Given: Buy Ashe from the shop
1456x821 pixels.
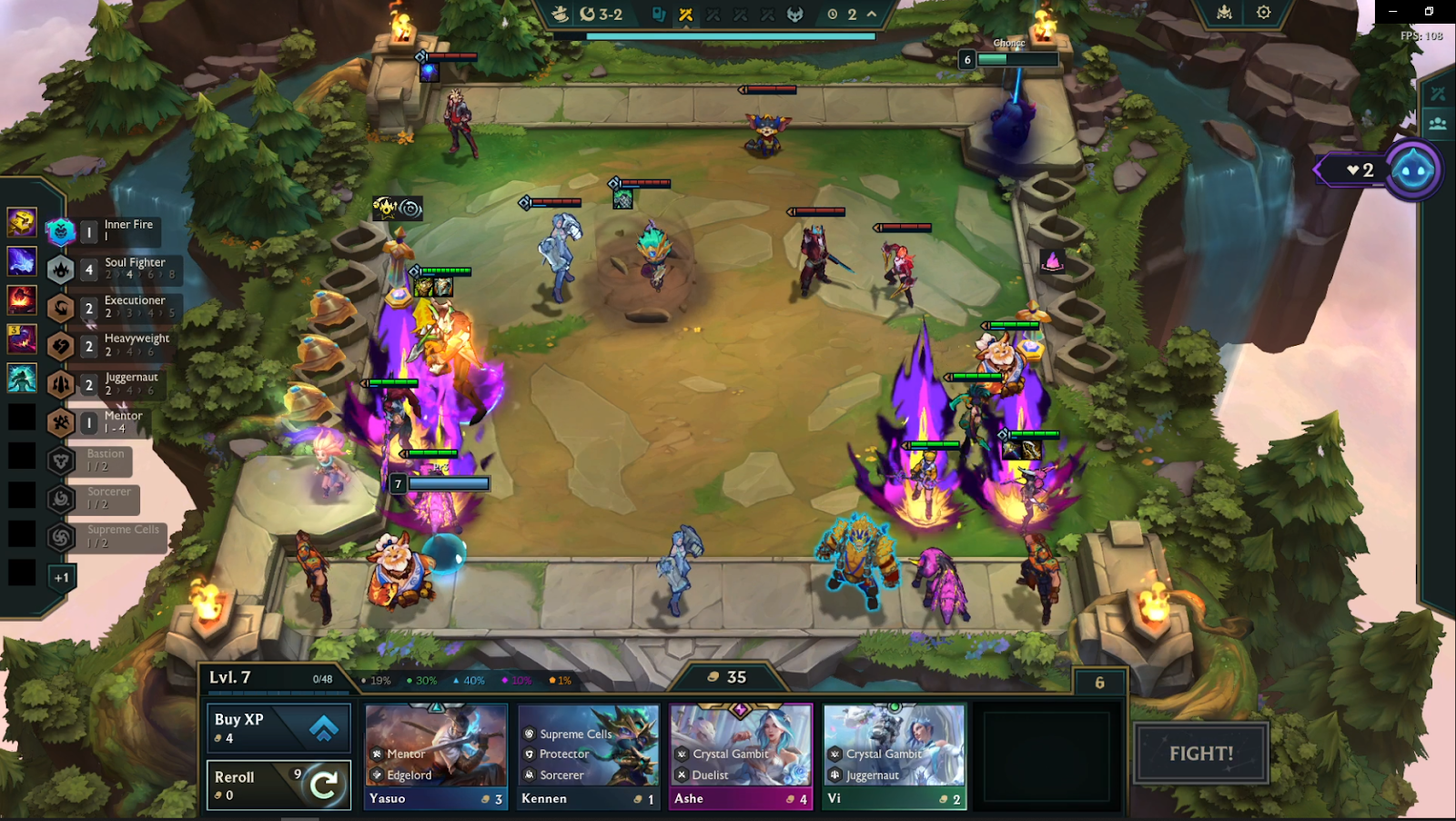Looking at the screenshot, I should [x=741, y=755].
